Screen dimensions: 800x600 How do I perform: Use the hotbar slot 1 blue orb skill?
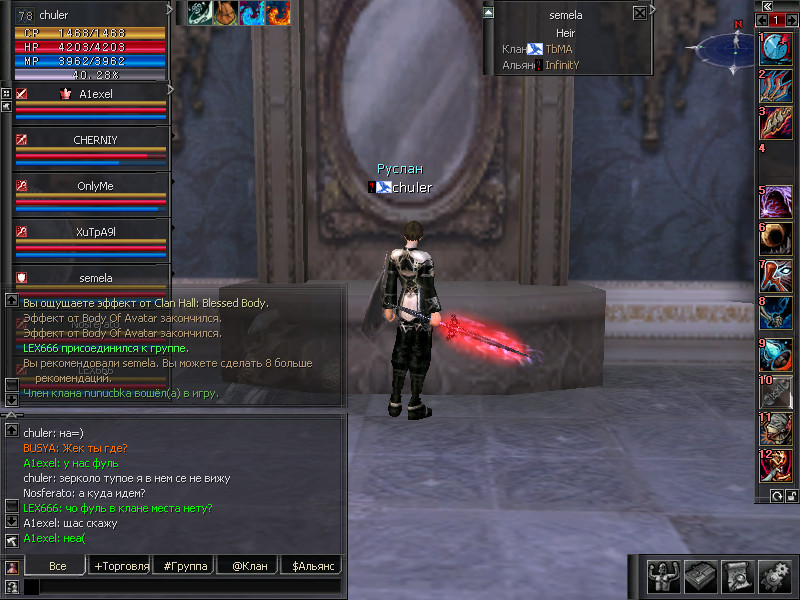click(x=777, y=50)
